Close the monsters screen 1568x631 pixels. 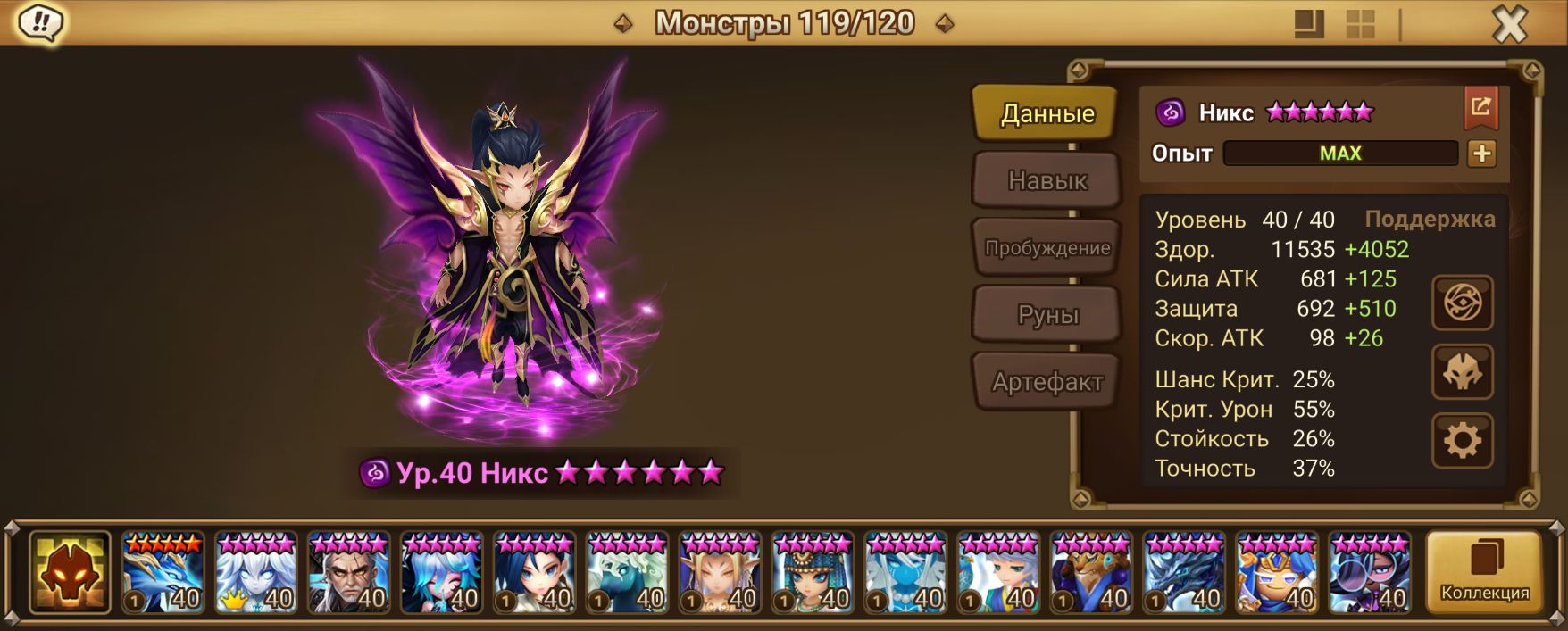1509,25
